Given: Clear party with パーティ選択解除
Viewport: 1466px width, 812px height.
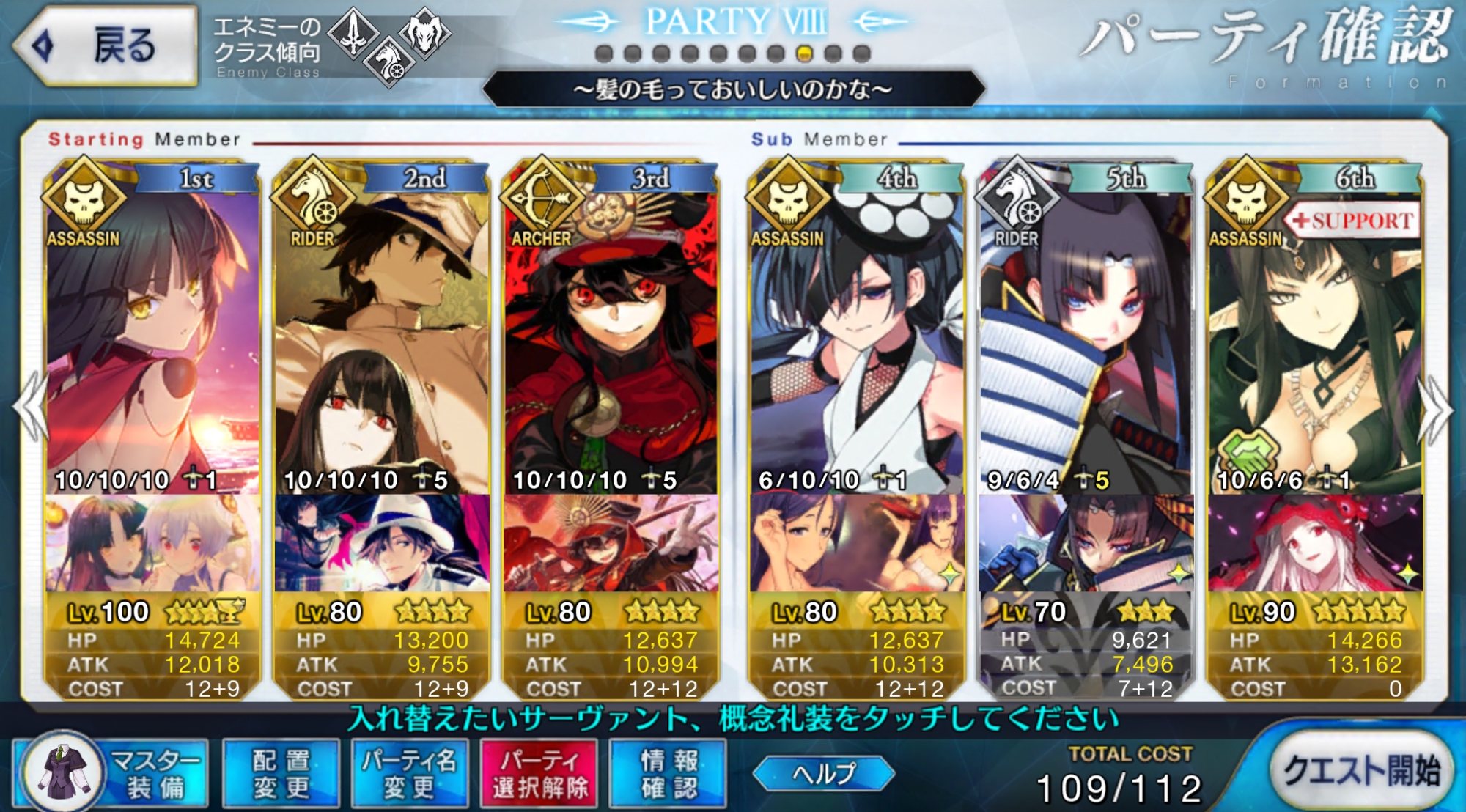Looking at the screenshot, I should pos(539,774).
